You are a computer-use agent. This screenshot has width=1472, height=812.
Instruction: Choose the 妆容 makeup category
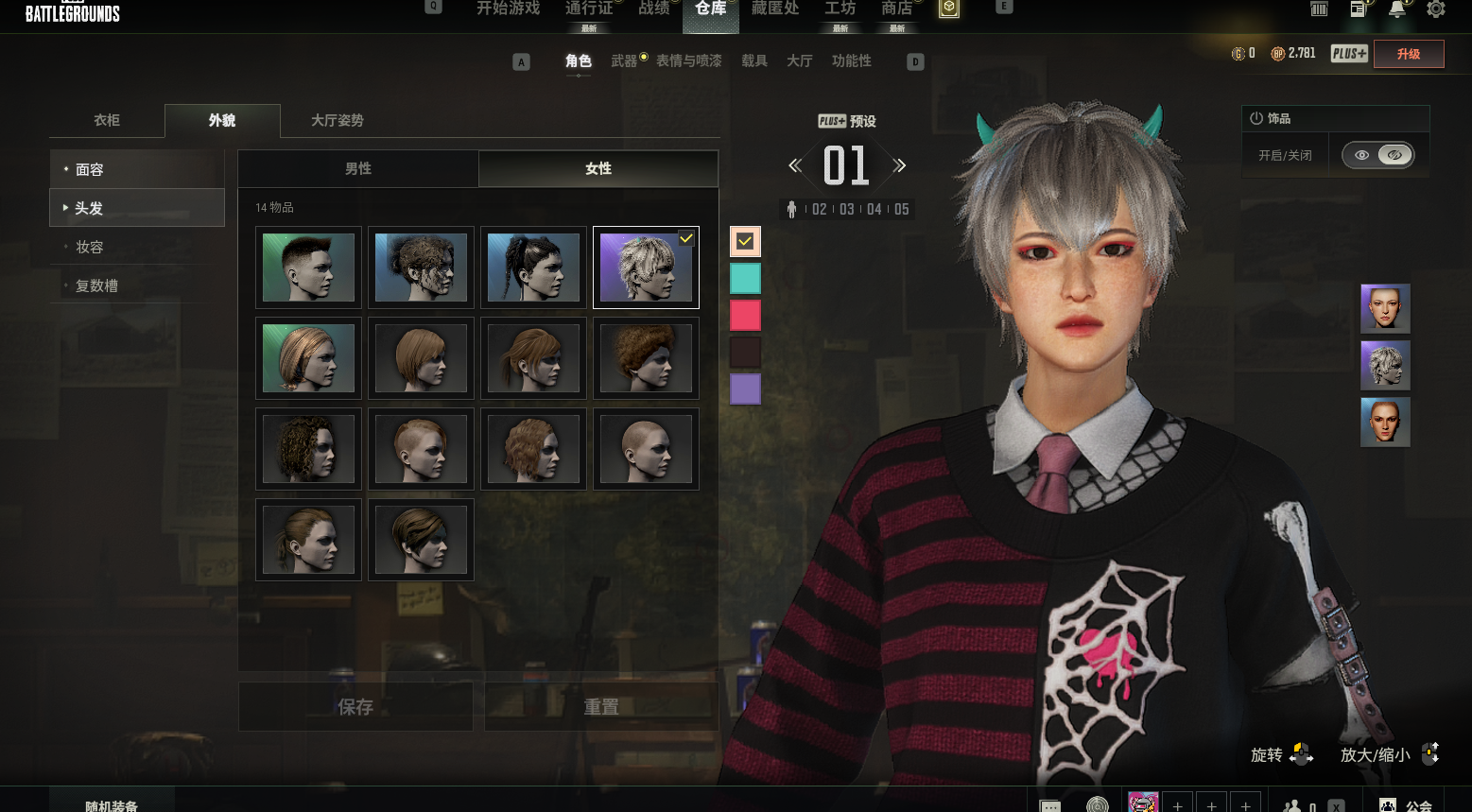136,247
